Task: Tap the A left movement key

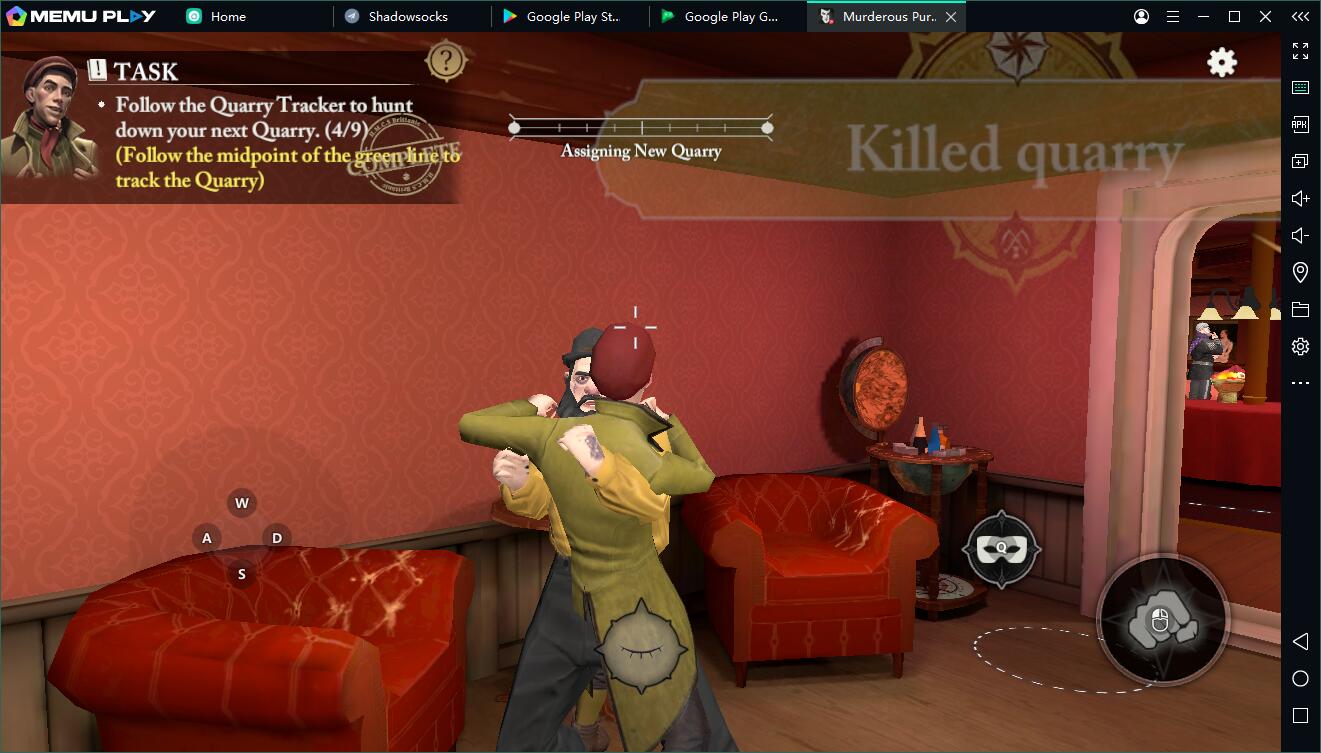Action: point(207,538)
